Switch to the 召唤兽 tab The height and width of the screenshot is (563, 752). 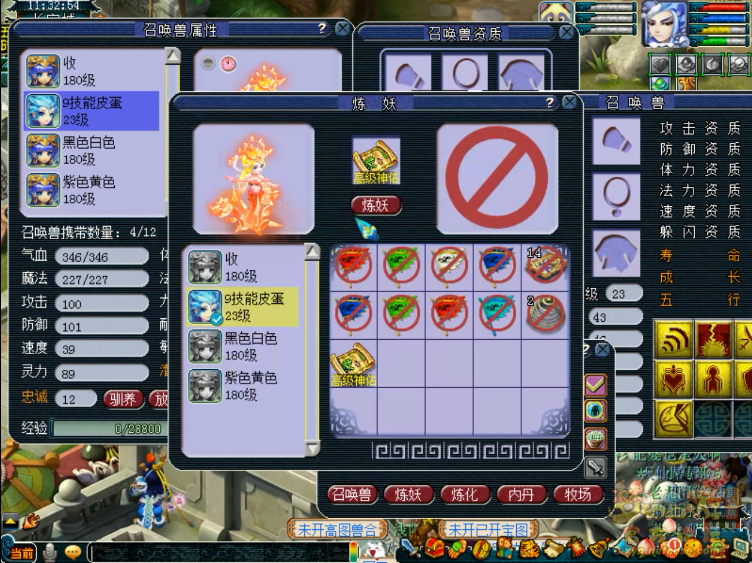pos(352,494)
